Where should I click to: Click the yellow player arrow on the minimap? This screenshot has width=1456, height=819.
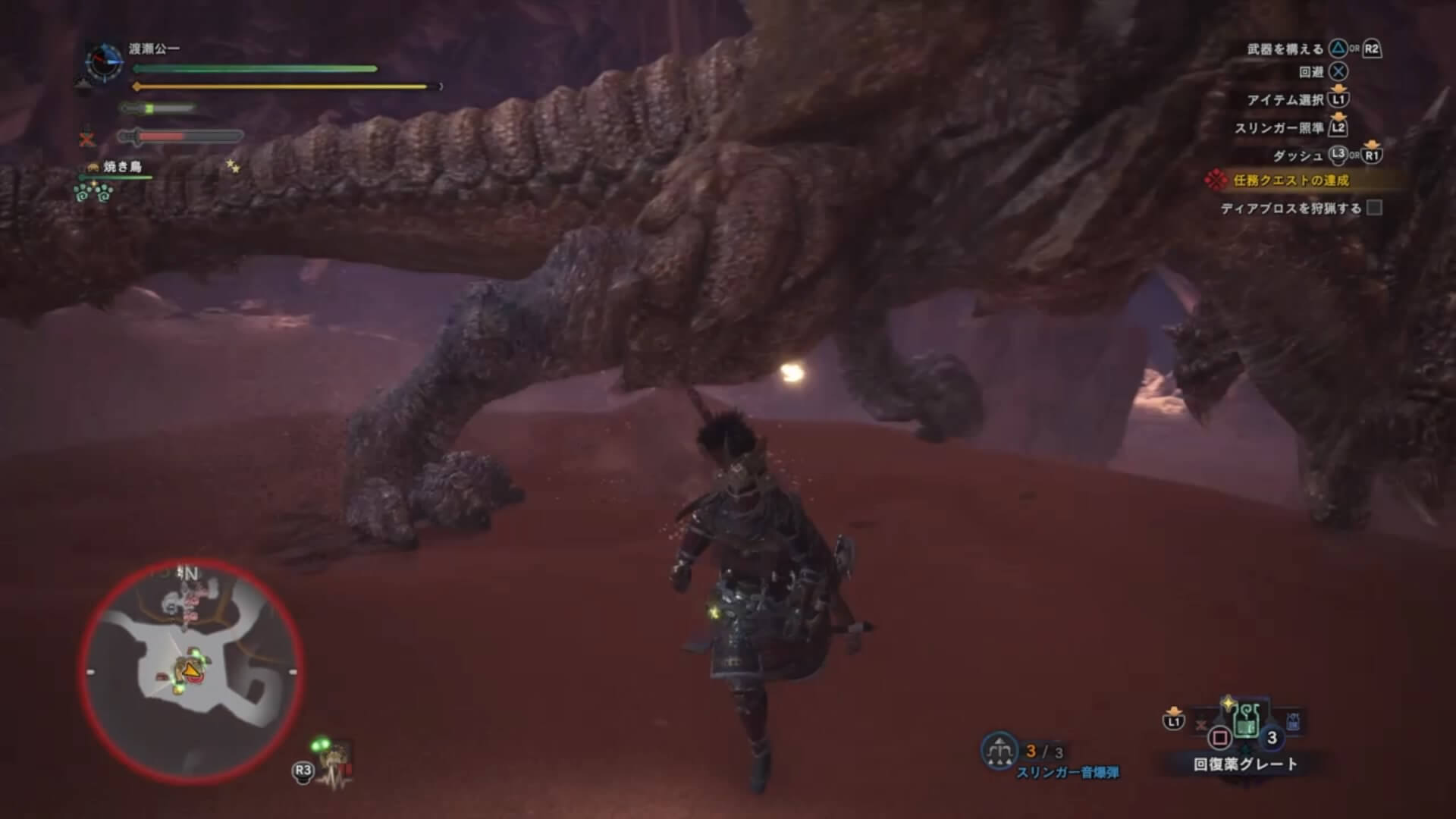[x=190, y=670]
